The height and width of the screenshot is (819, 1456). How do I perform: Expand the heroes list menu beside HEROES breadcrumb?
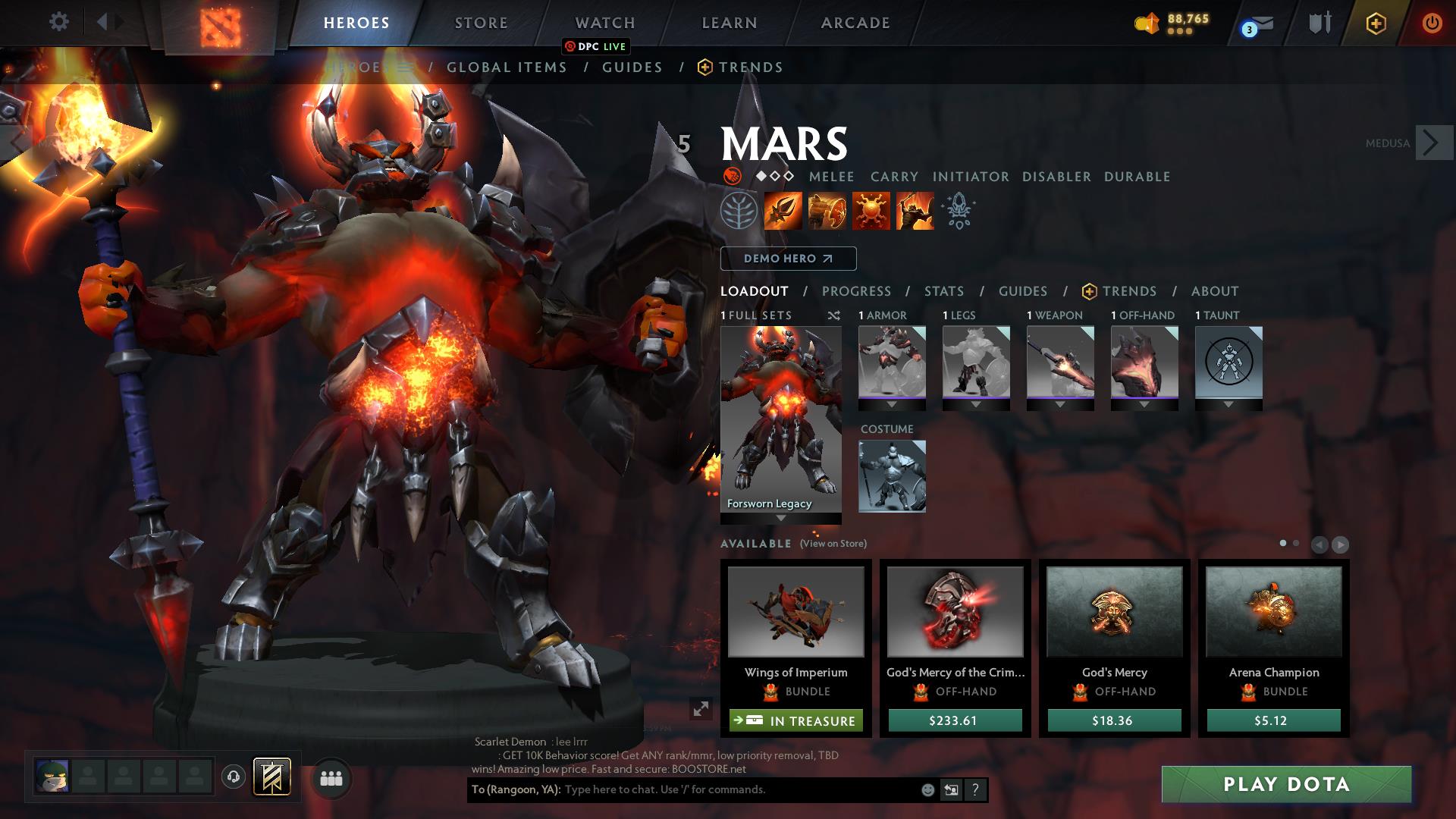[x=406, y=67]
